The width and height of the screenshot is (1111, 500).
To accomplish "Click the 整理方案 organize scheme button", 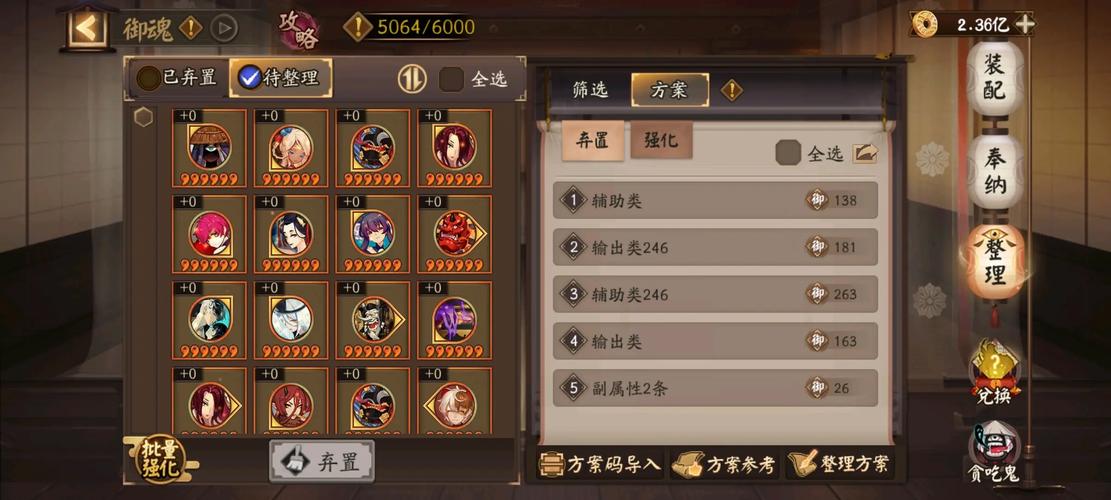I will tap(840, 464).
